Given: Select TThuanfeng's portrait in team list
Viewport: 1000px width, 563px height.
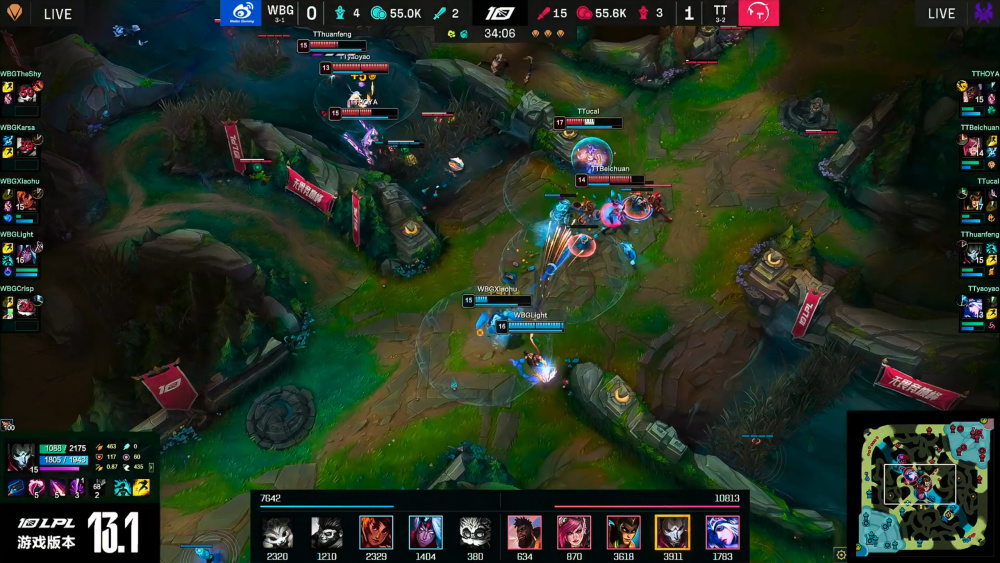Looking at the screenshot, I should click(x=972, y=254).
